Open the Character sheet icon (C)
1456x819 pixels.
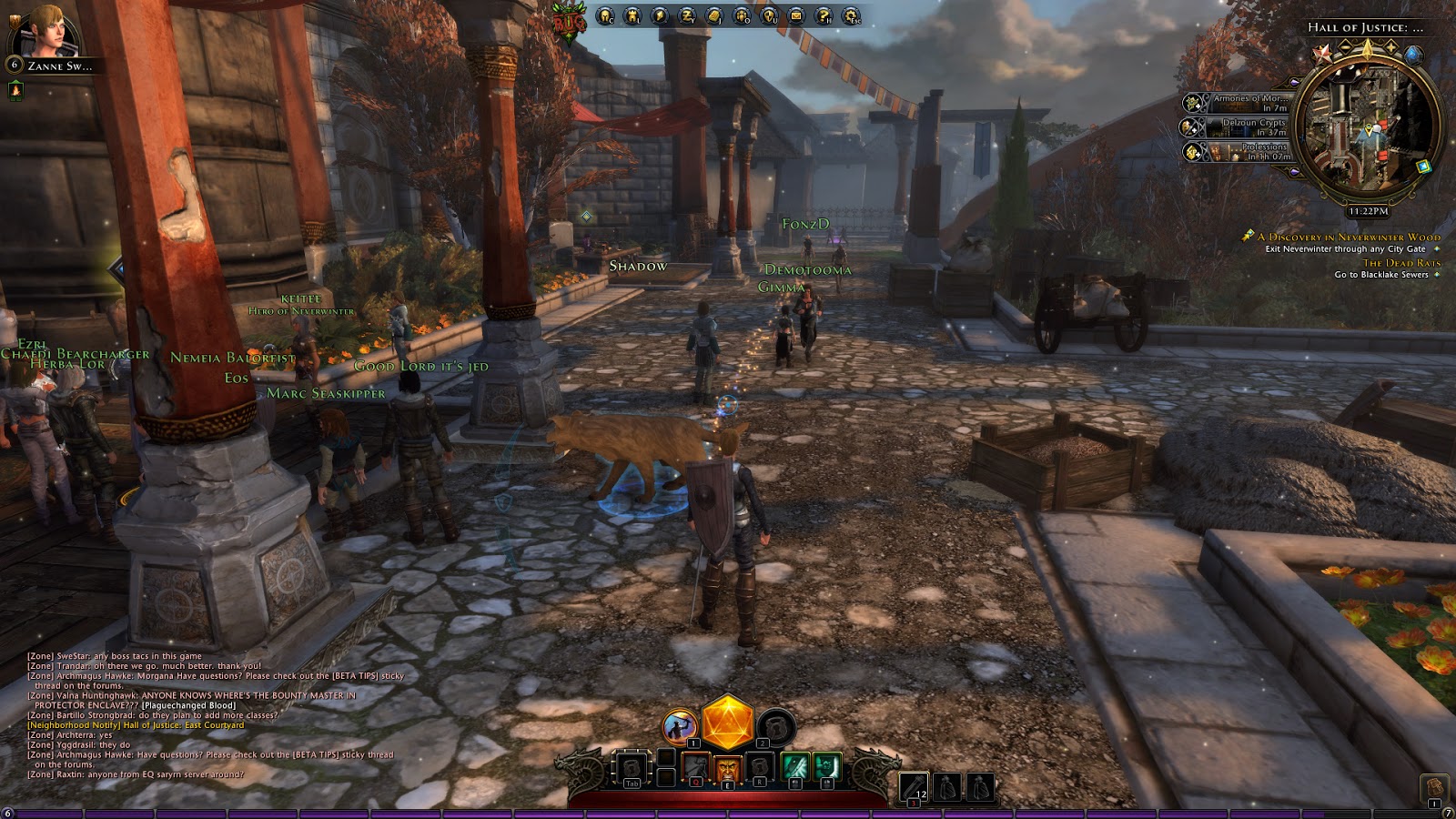pyautogui.click(x=603, y=16)
